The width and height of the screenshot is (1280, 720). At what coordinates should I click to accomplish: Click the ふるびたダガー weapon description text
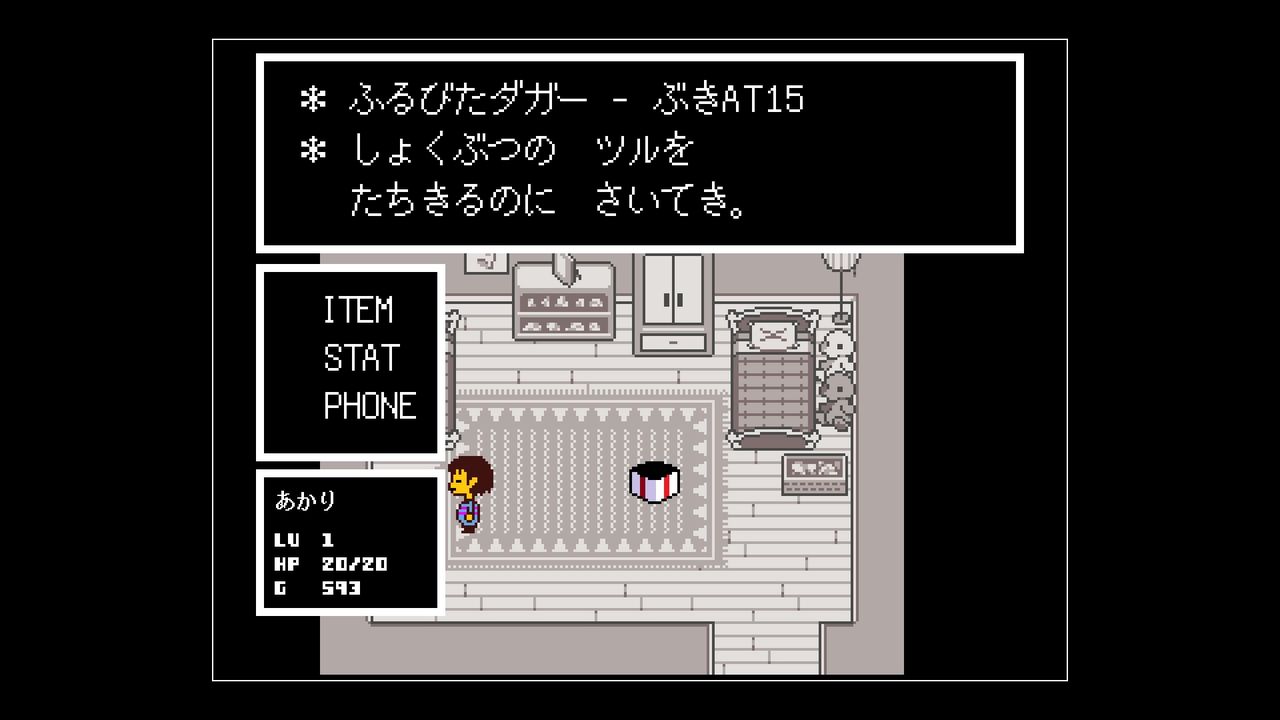coord(550,99)
